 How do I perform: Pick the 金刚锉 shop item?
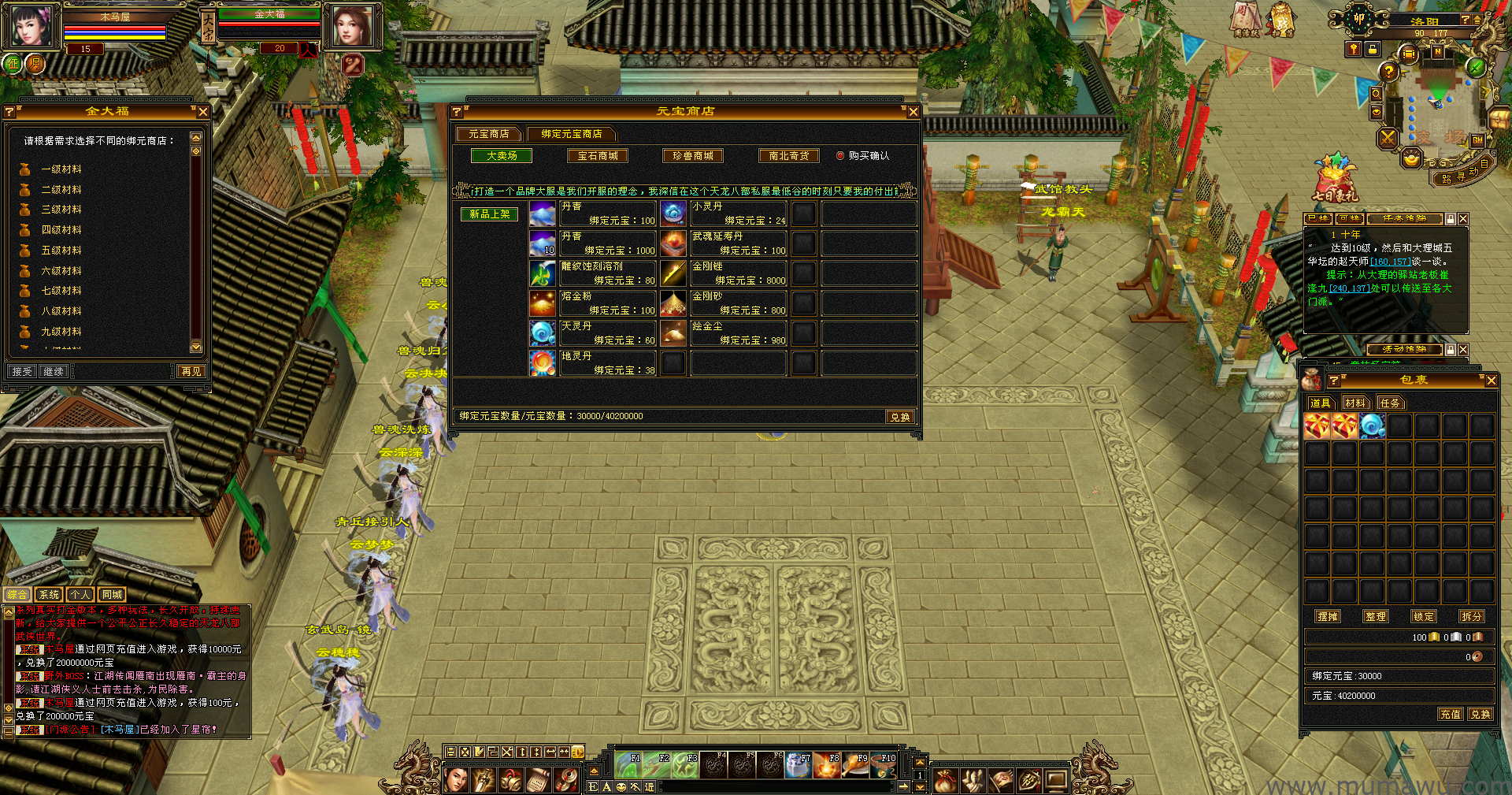[673, 273]
